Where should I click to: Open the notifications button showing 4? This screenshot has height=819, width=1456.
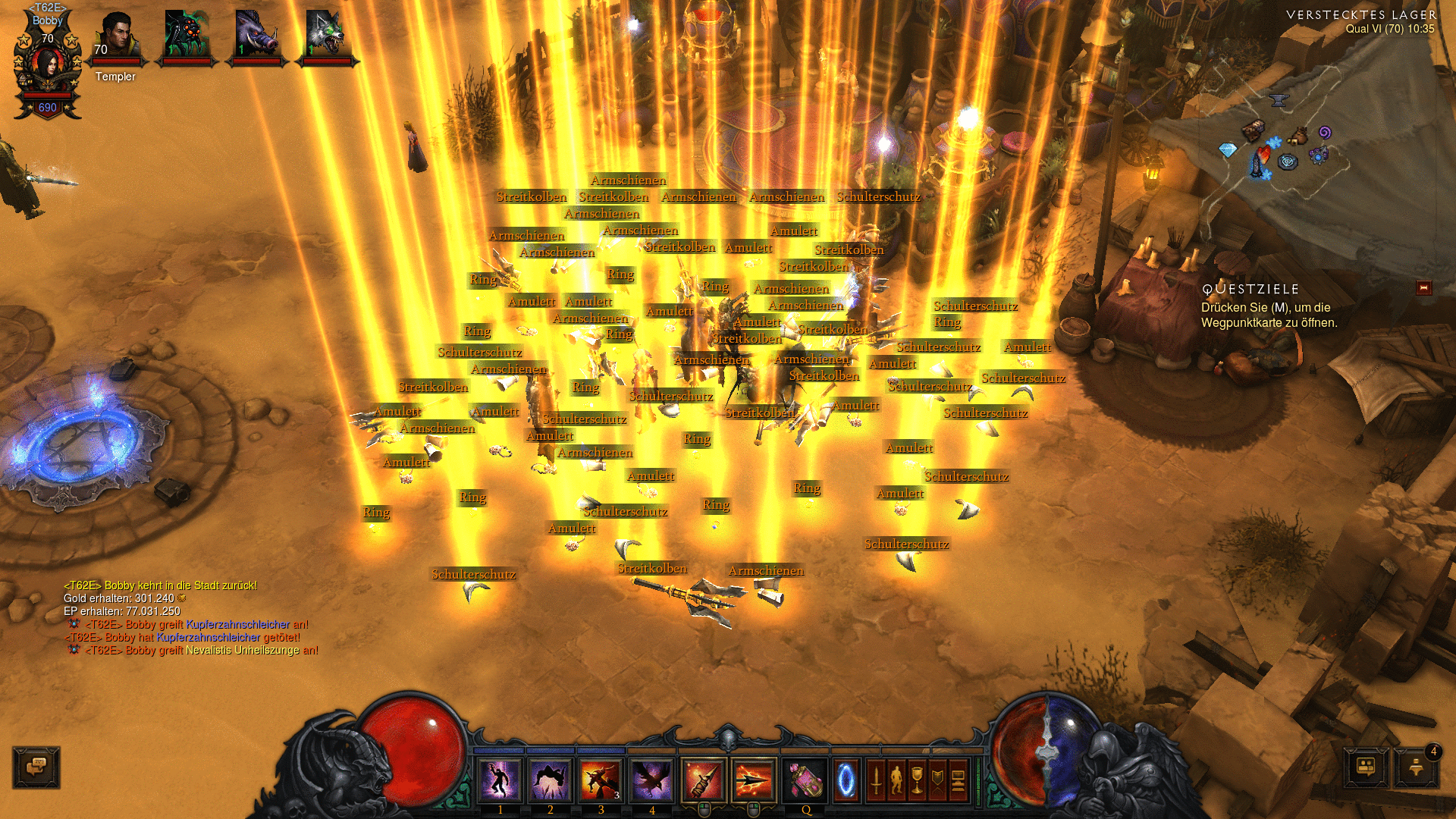point(1417,767)
